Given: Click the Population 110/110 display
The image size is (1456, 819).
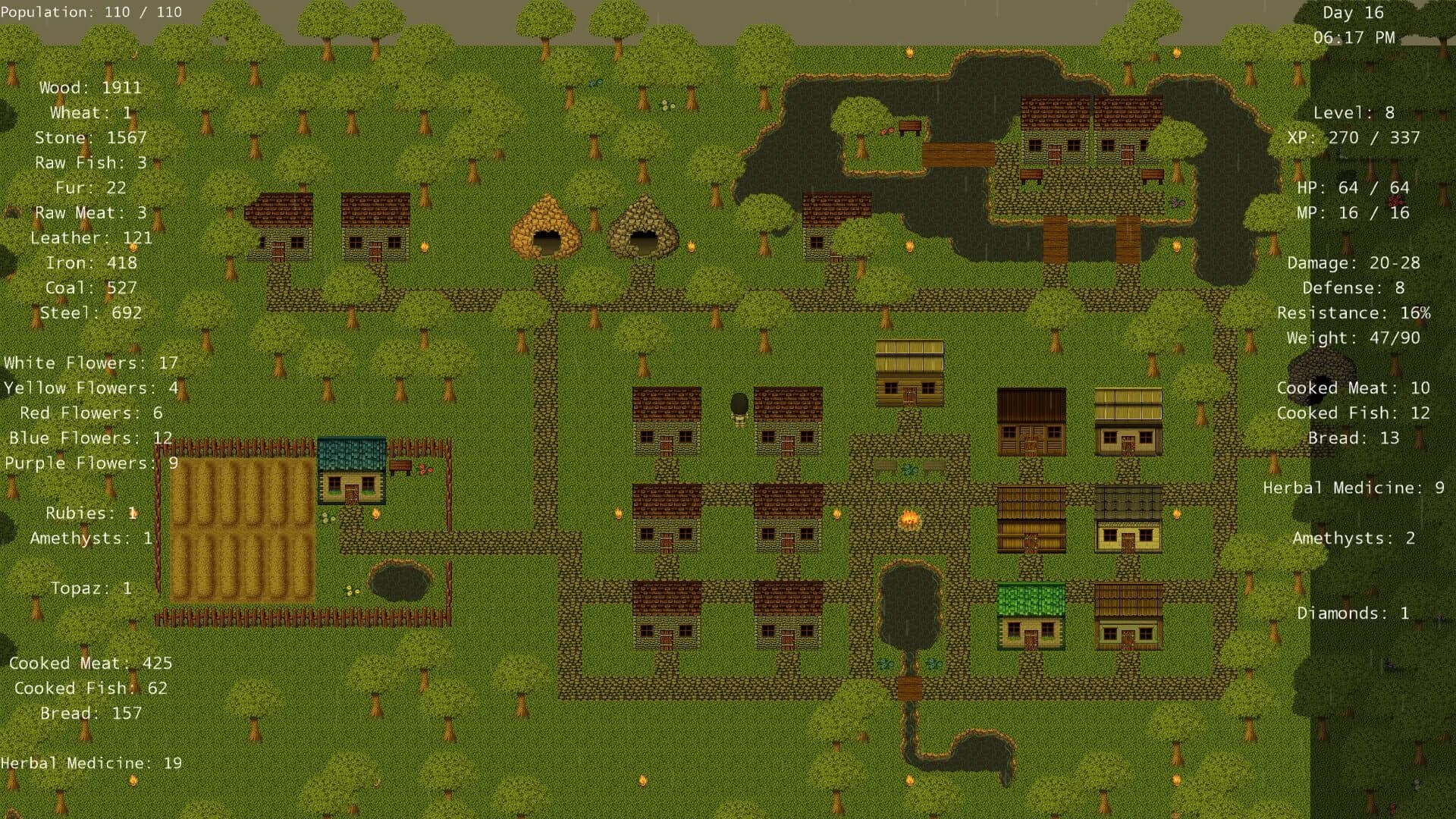Looking at the screenshot, I should (91, 11).
